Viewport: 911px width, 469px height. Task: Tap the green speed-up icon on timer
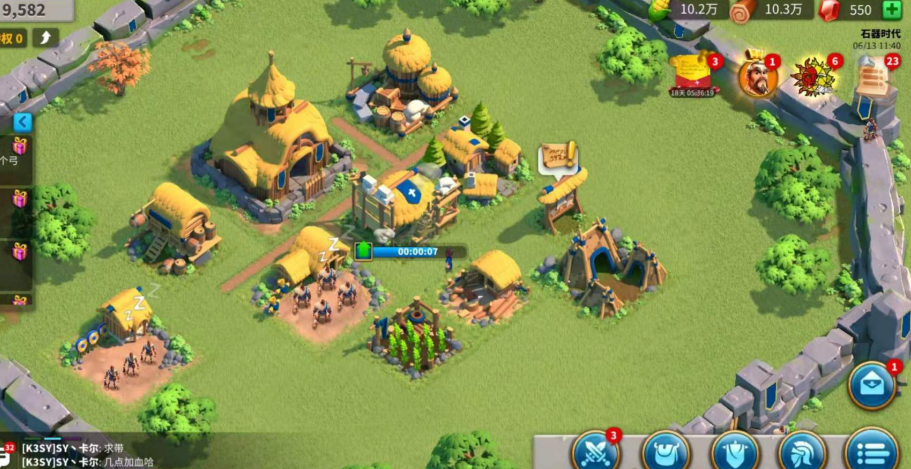click(x=363, y=251)
